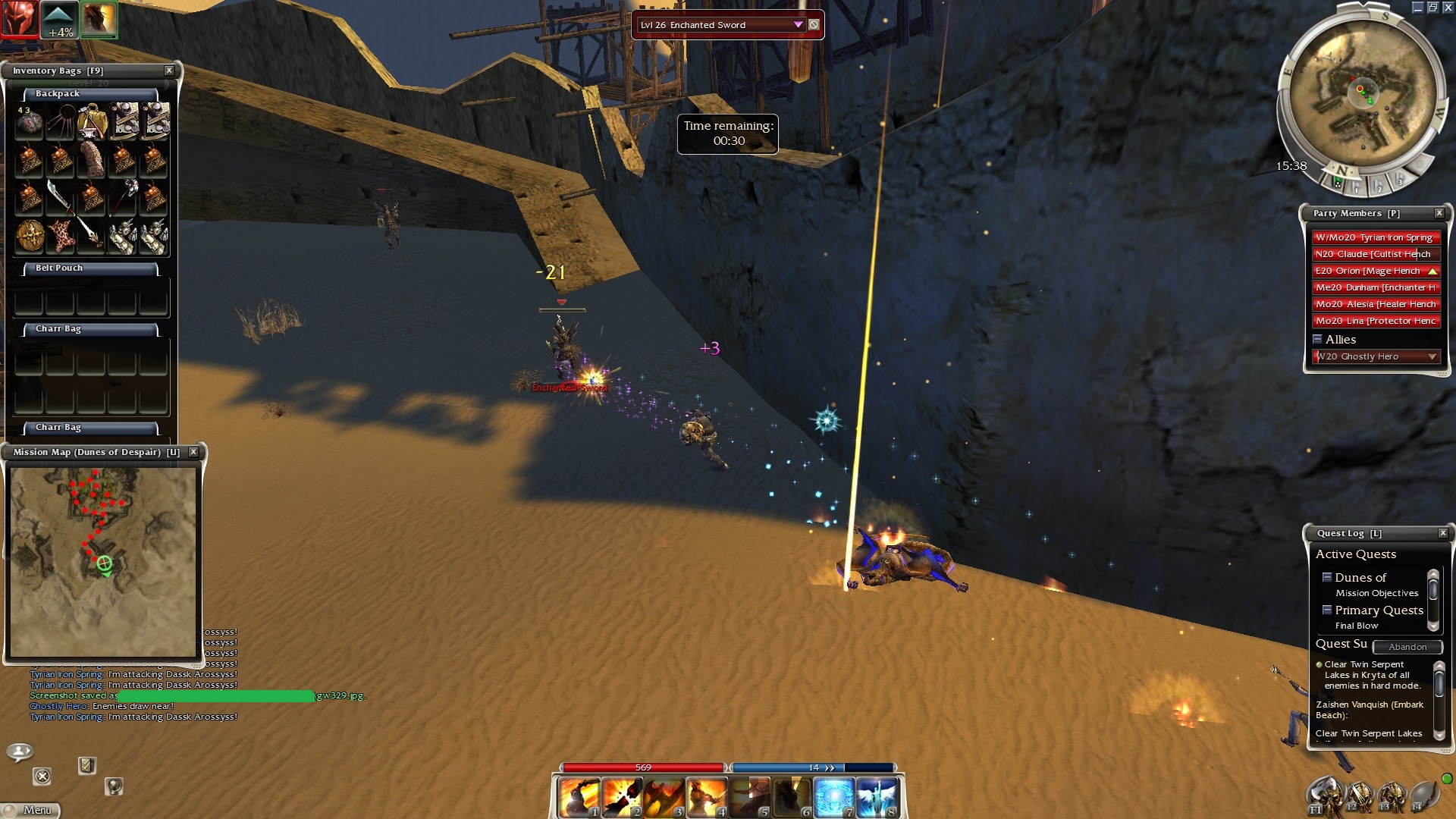
Task: Open the Menu button
Action: tap(31, 810)
